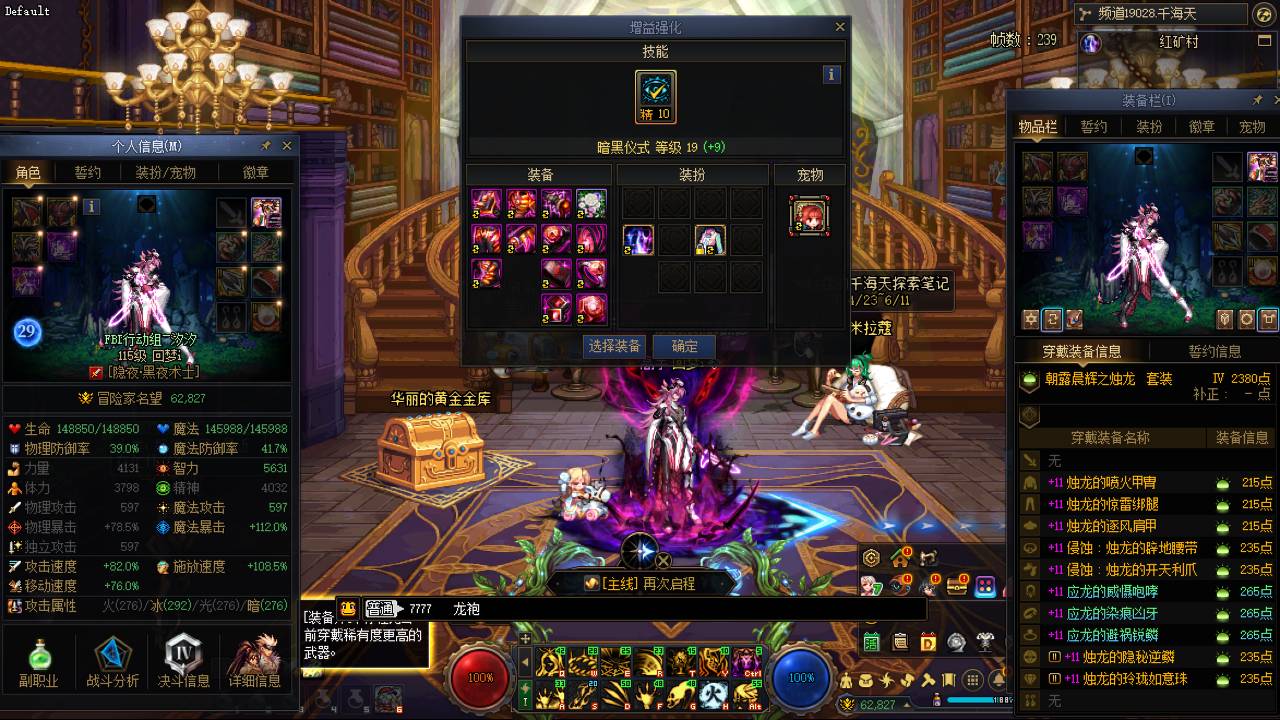The image size is (1280, 720).
Task: Open 副职业 sub-profession button
Action: coord(39,662)
